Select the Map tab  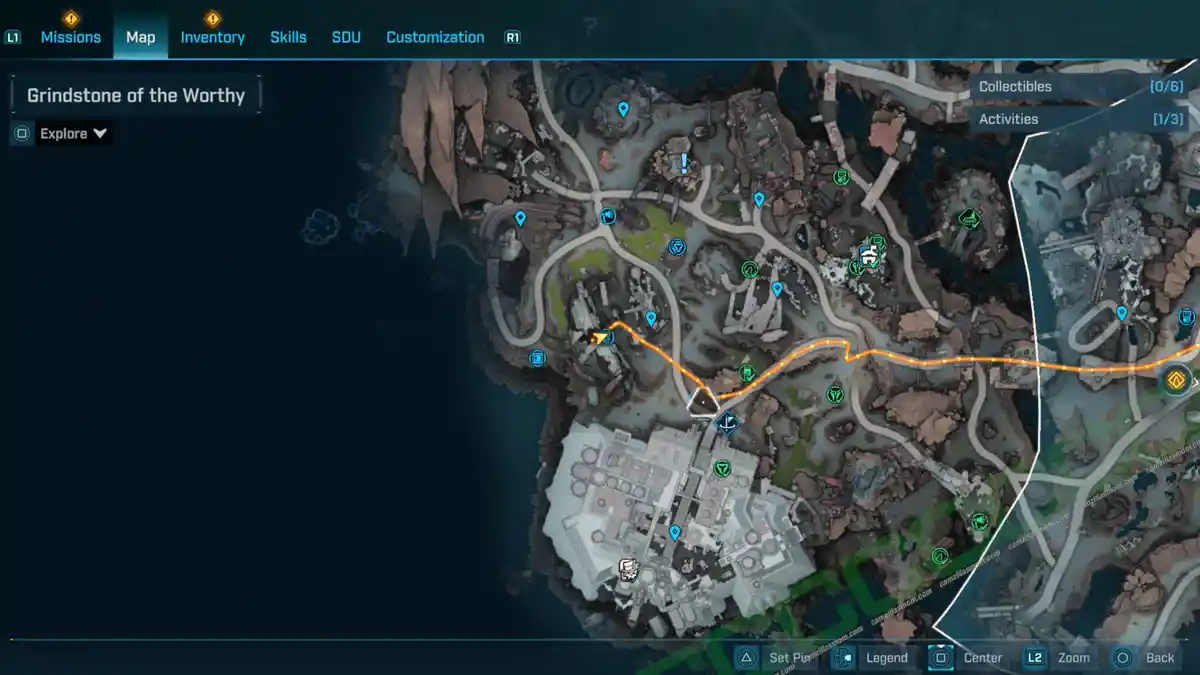(x=140, y=37)
